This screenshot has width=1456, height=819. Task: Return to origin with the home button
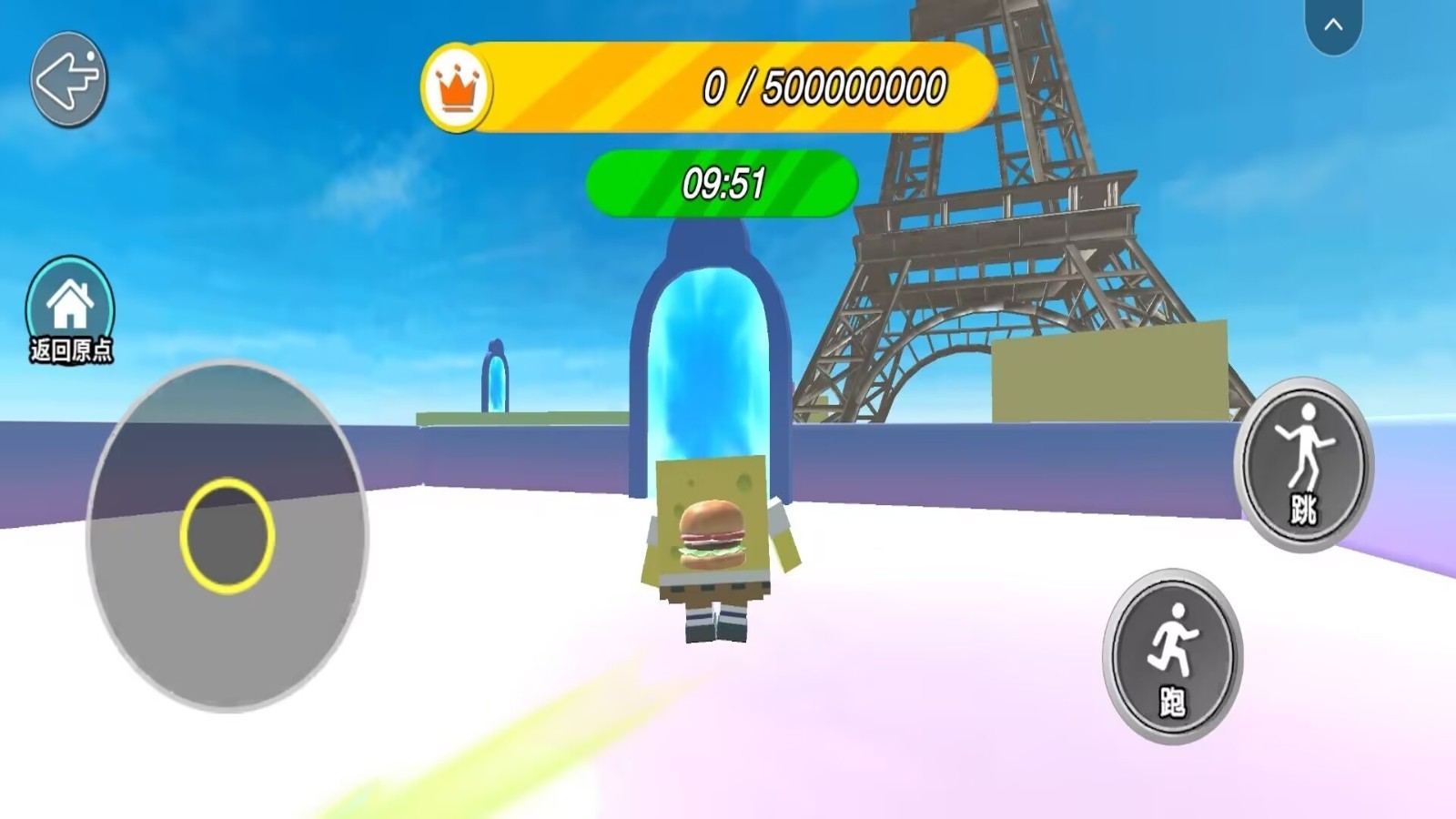[x=70, y=308]
